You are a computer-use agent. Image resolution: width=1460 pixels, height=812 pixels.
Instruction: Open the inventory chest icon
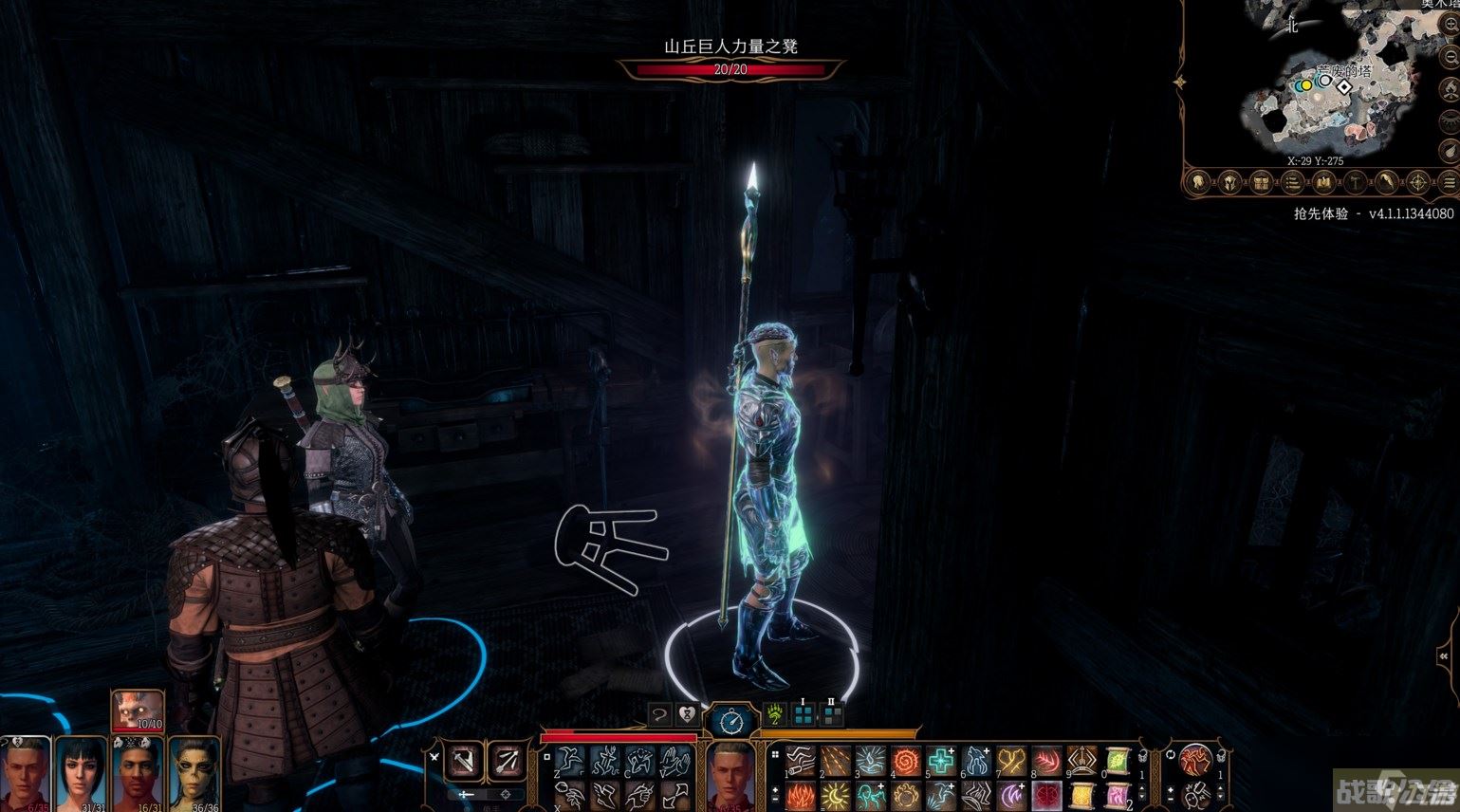[x=1261, y=182]
